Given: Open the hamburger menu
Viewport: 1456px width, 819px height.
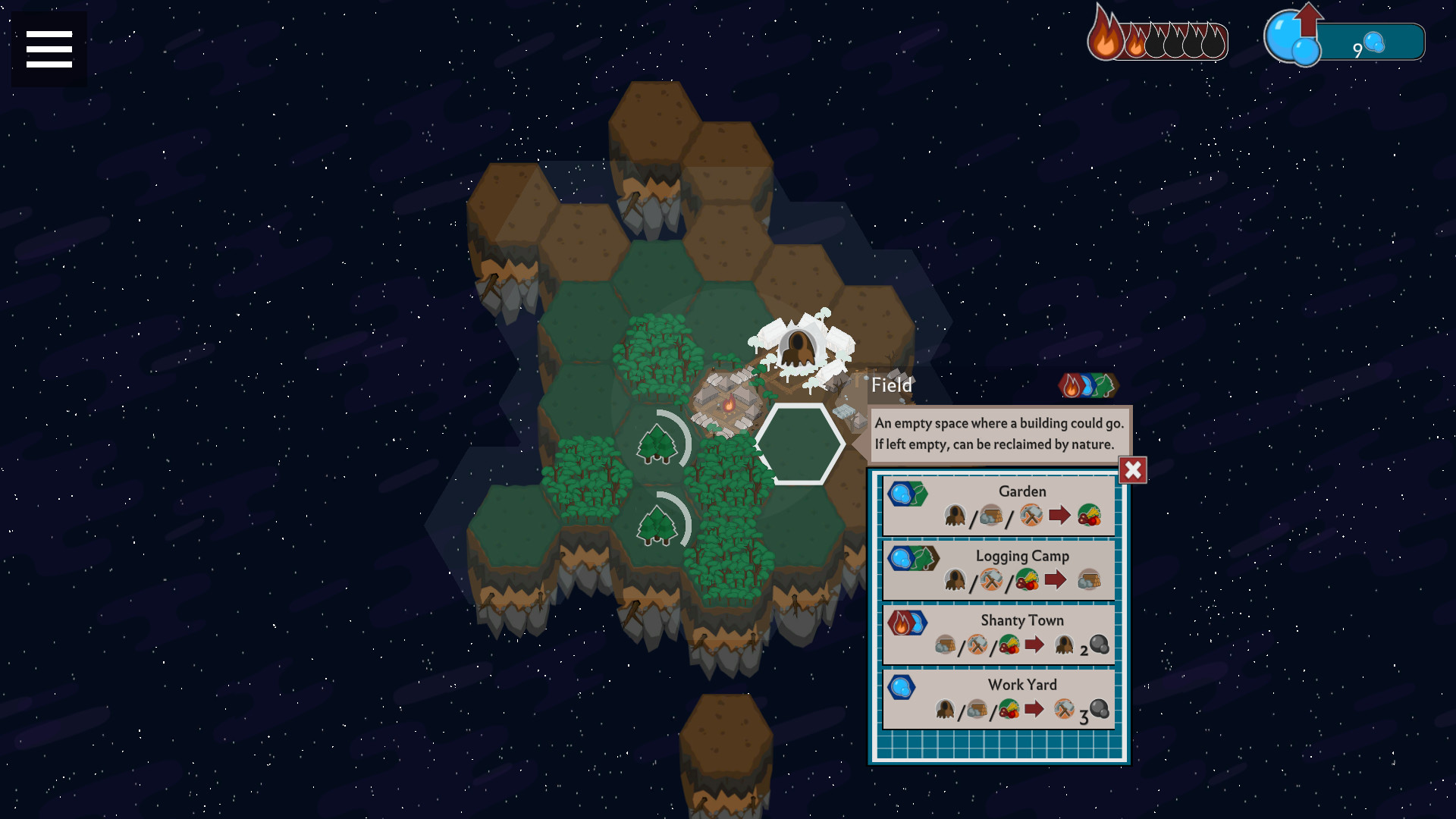Looking at the screenshot, I should click(48, 48).
